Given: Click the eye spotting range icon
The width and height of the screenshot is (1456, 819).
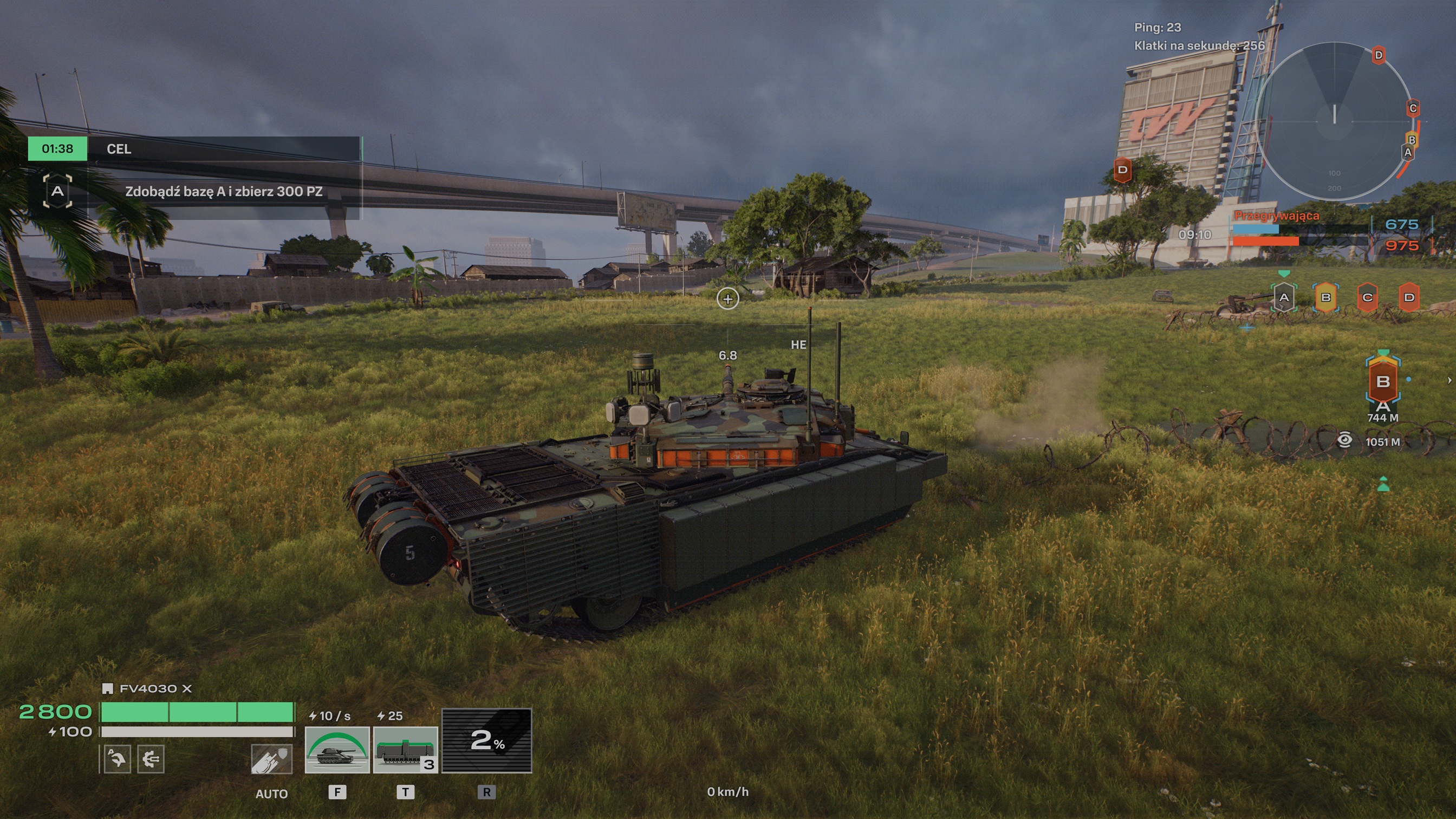Looking at the screenshot, I should [x=1344, y=441].
